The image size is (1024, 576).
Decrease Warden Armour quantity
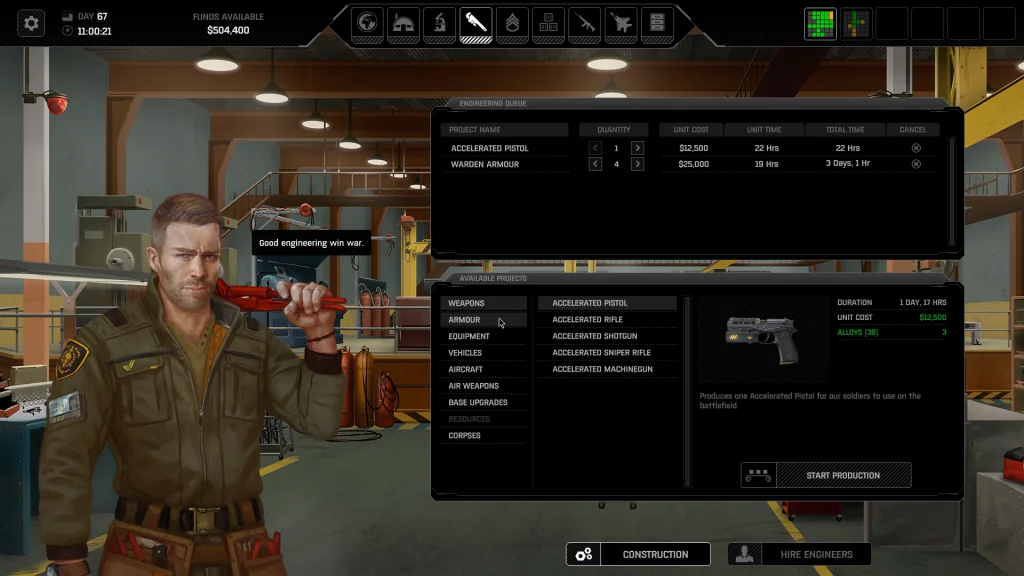pyautogui.click(x=596, y=164)
